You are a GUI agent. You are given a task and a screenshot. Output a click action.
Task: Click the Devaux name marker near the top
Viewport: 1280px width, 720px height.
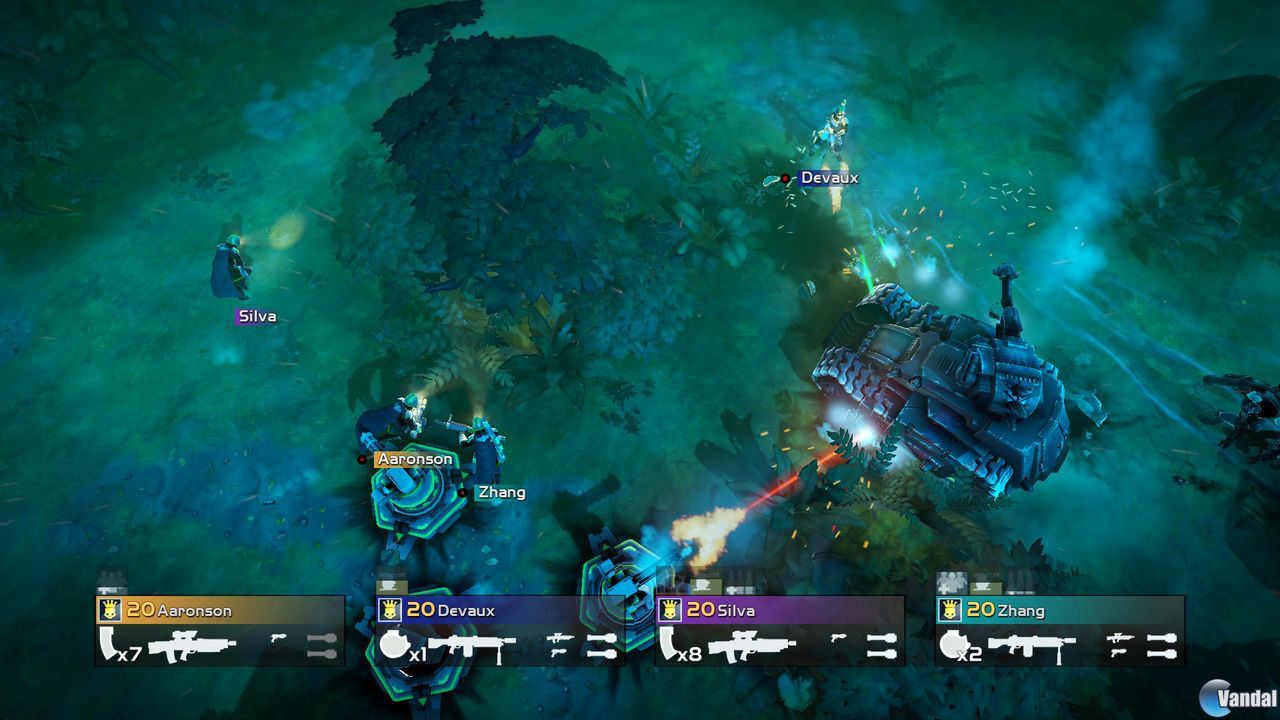coord(830,176)
